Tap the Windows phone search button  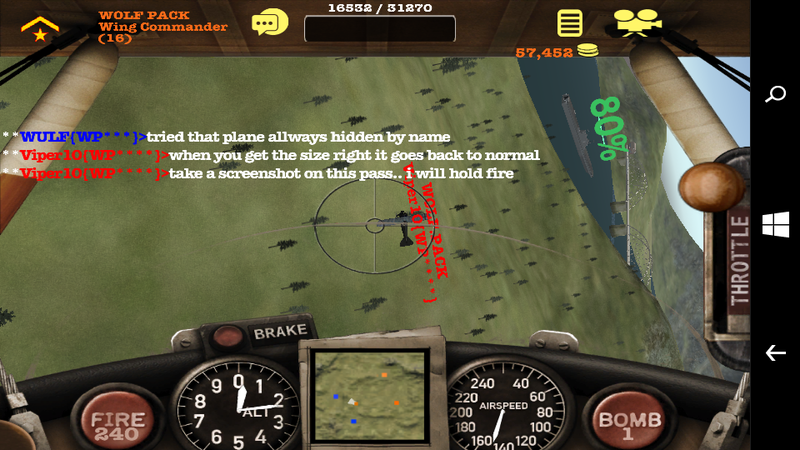point(775,95)
